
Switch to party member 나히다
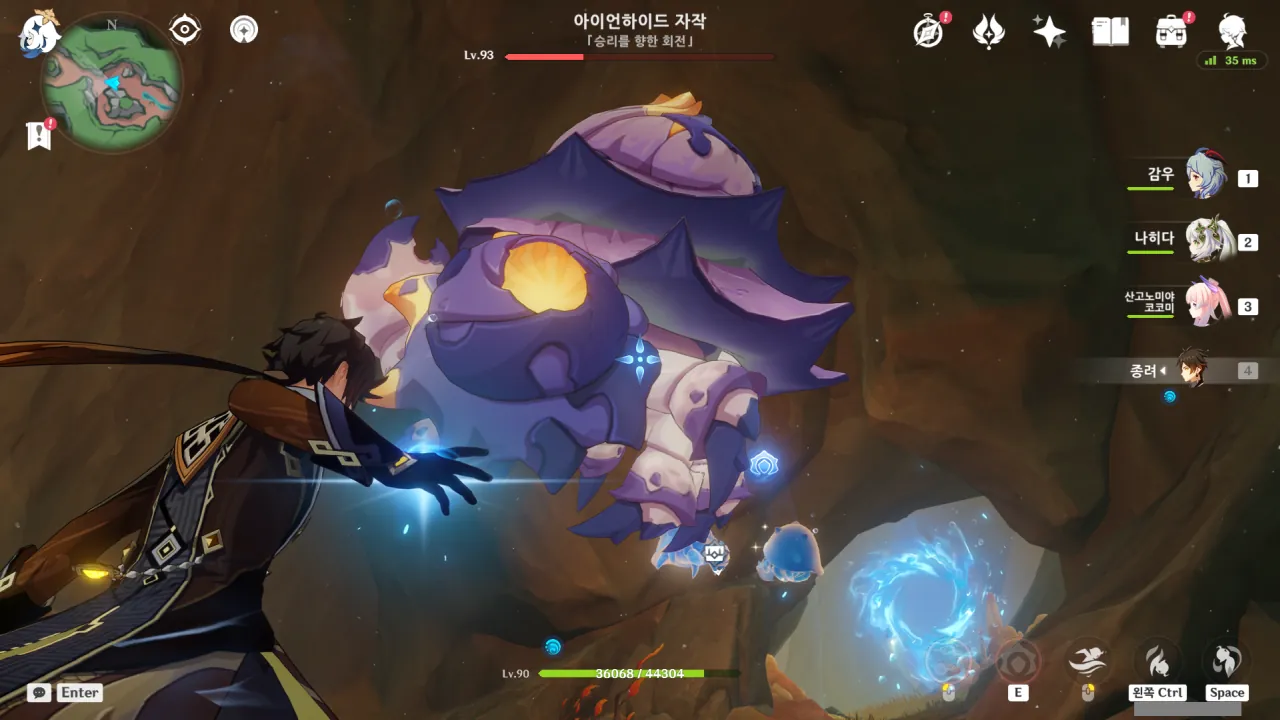(1205, 240)
